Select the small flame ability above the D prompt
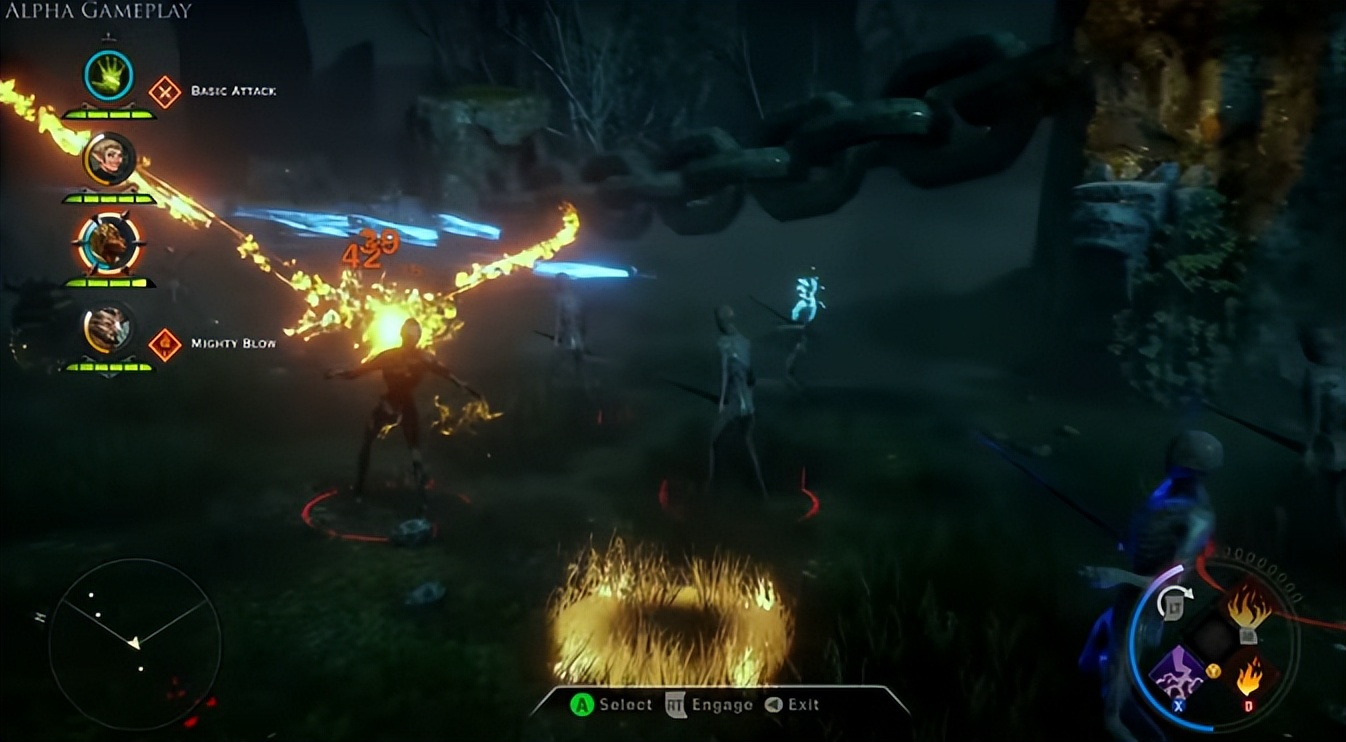1346x742 pixels. (x=1249, y=677)
